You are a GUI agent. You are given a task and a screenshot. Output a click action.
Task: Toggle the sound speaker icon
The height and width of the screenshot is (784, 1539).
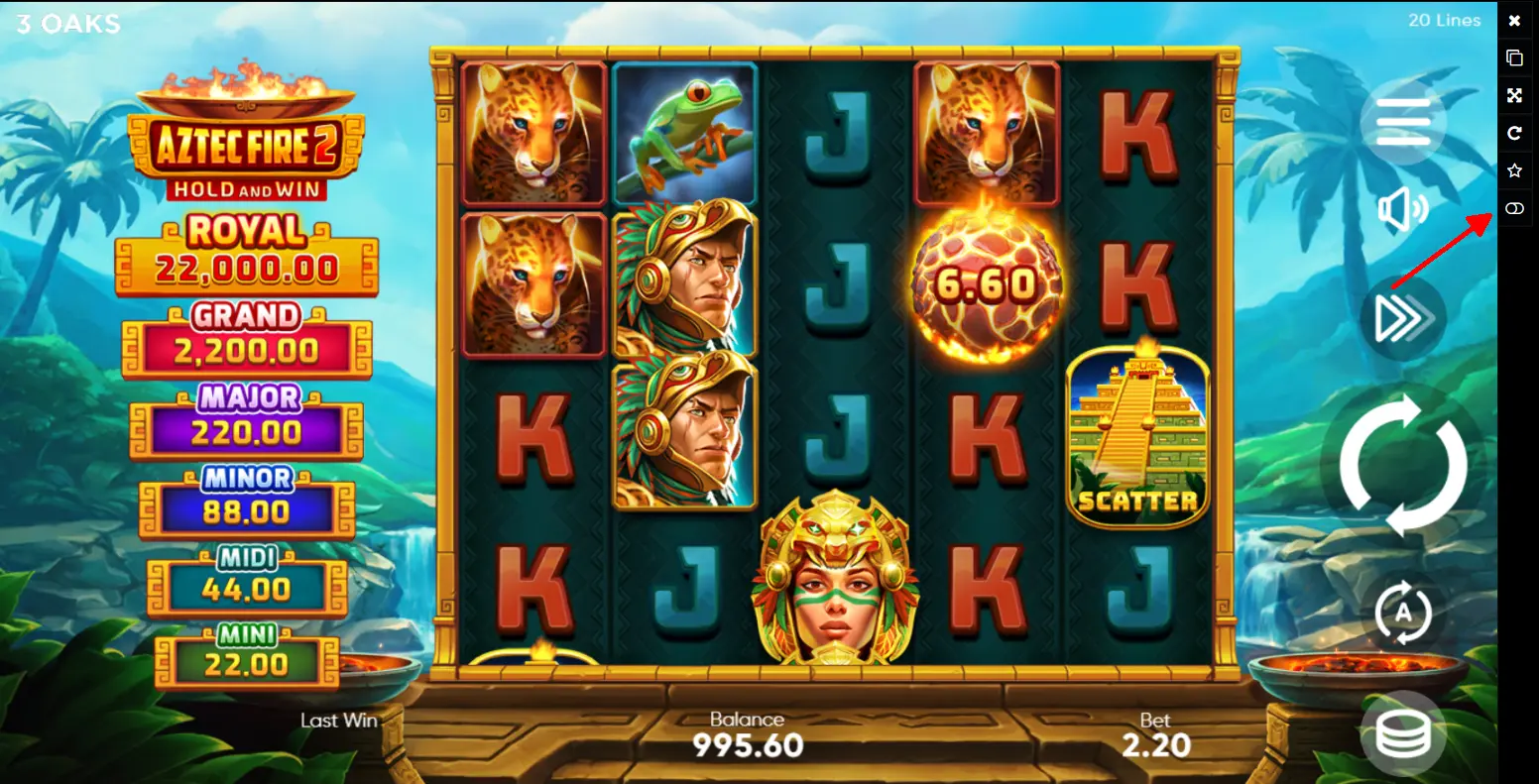1402,210
